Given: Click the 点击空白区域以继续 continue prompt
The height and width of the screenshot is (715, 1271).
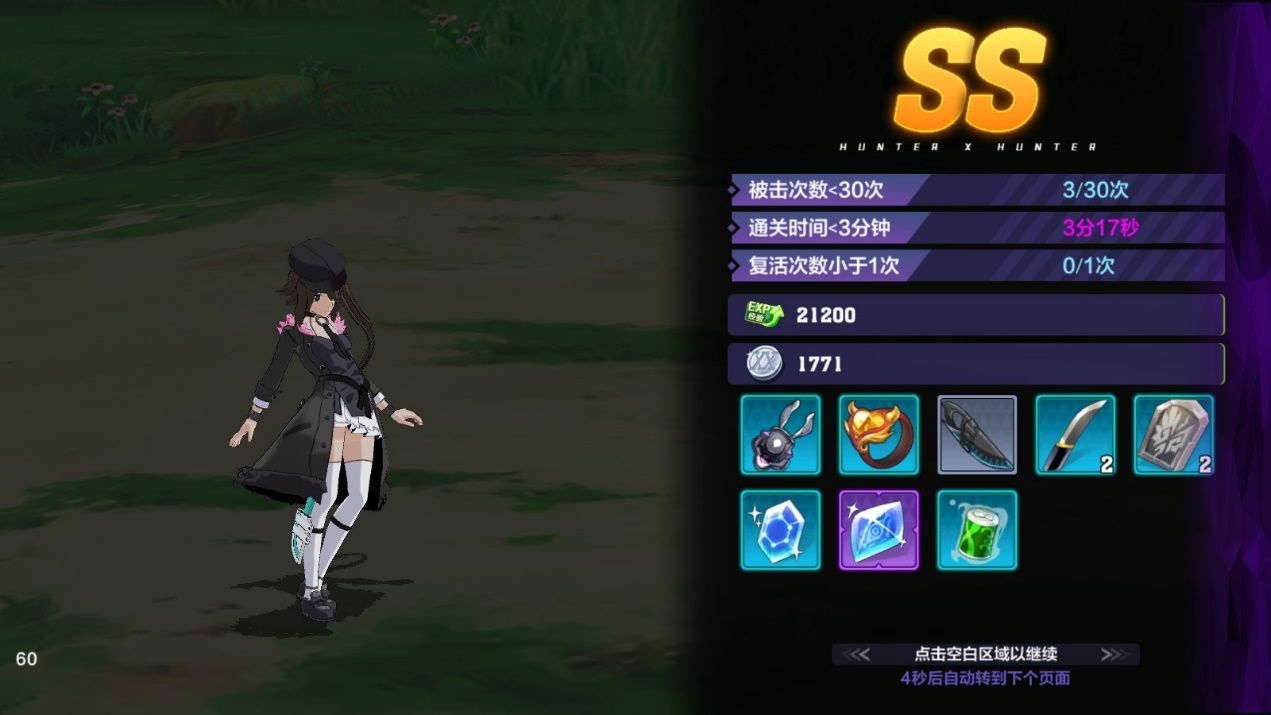Looking at the screenshot, I should click(985, 654).
